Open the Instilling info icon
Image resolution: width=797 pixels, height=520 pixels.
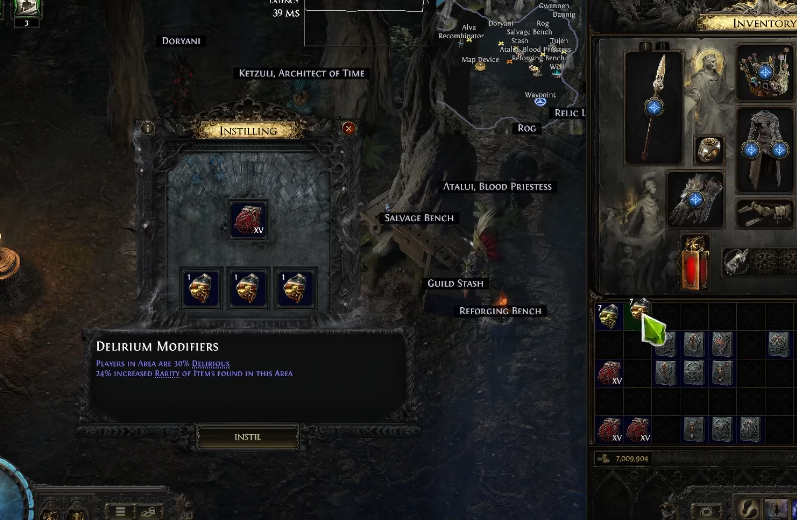[x=148, y=128]
